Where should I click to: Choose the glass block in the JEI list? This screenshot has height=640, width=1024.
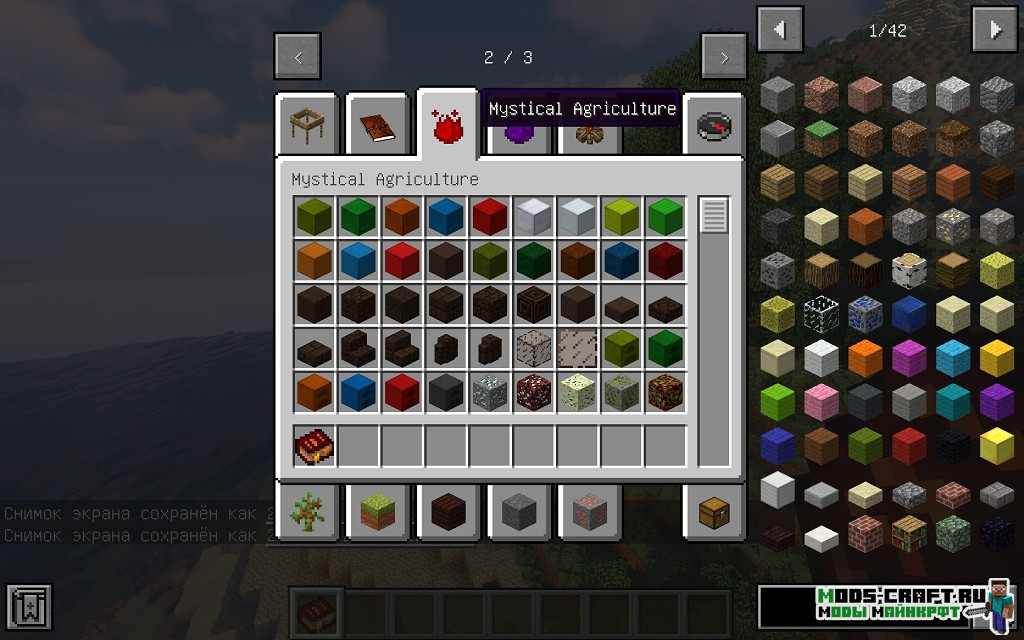click(822, 312)
